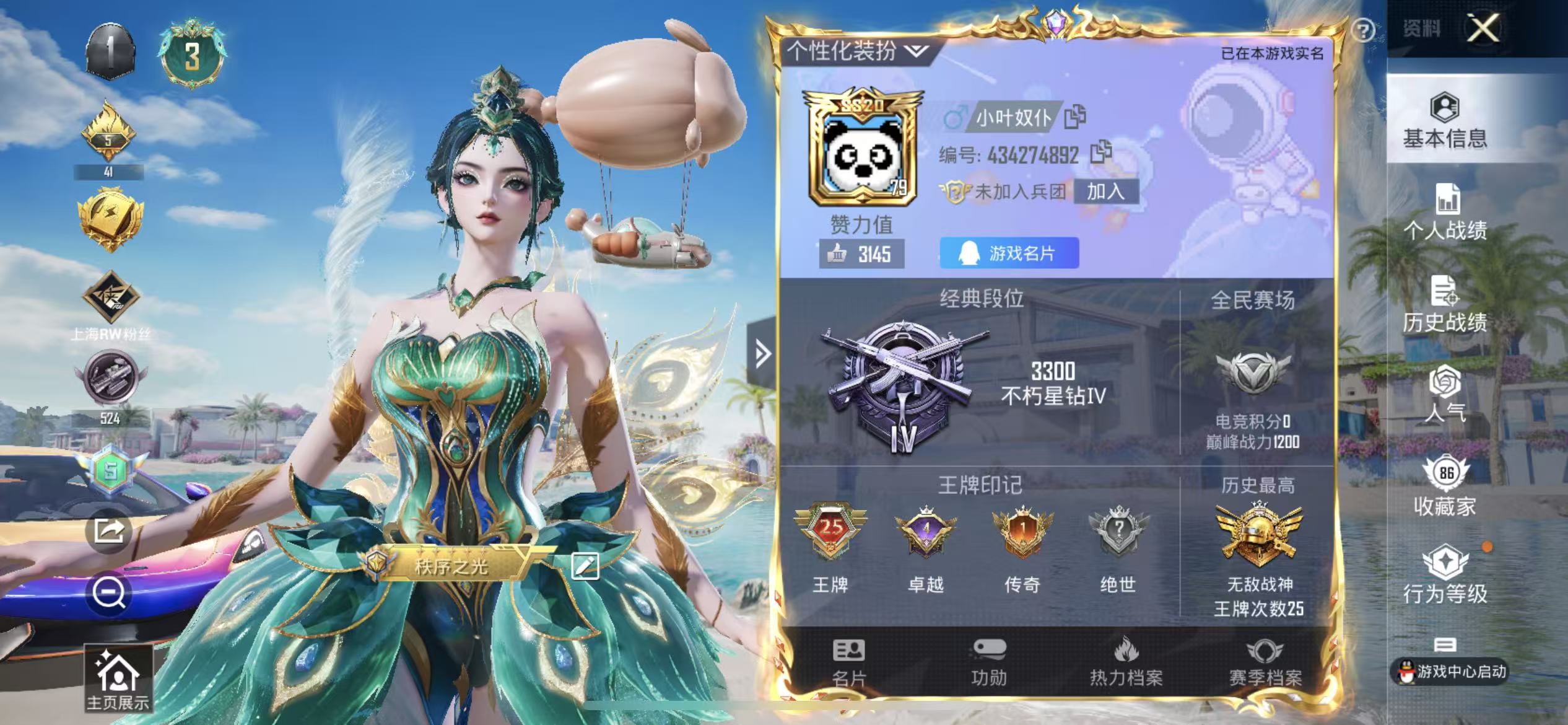Switch to the 名片 bottom tab
The height and width of the screenshot is (725, 1568).
point(848,663)
